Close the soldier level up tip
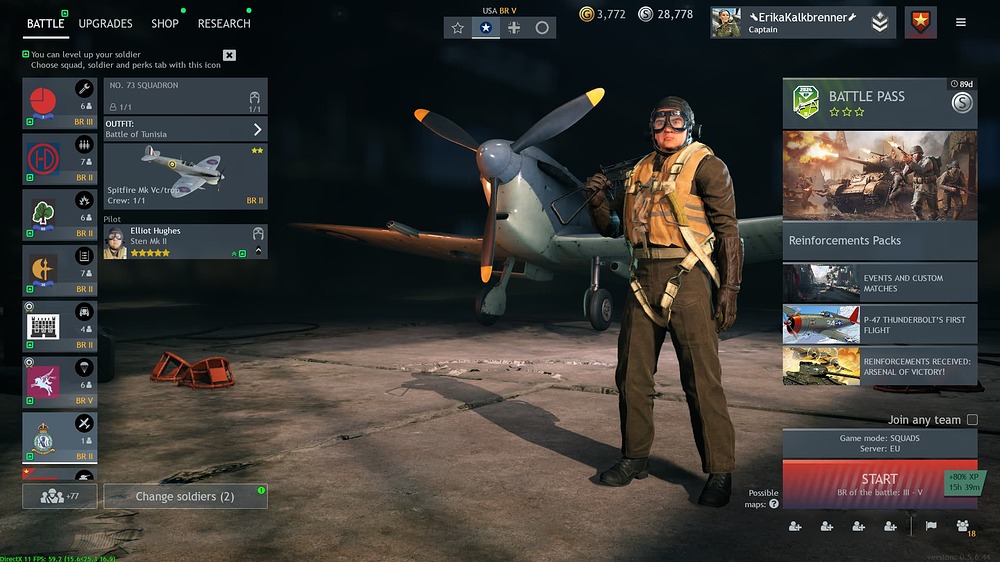Screen dimensions: 1000x562 click(229, 55)
